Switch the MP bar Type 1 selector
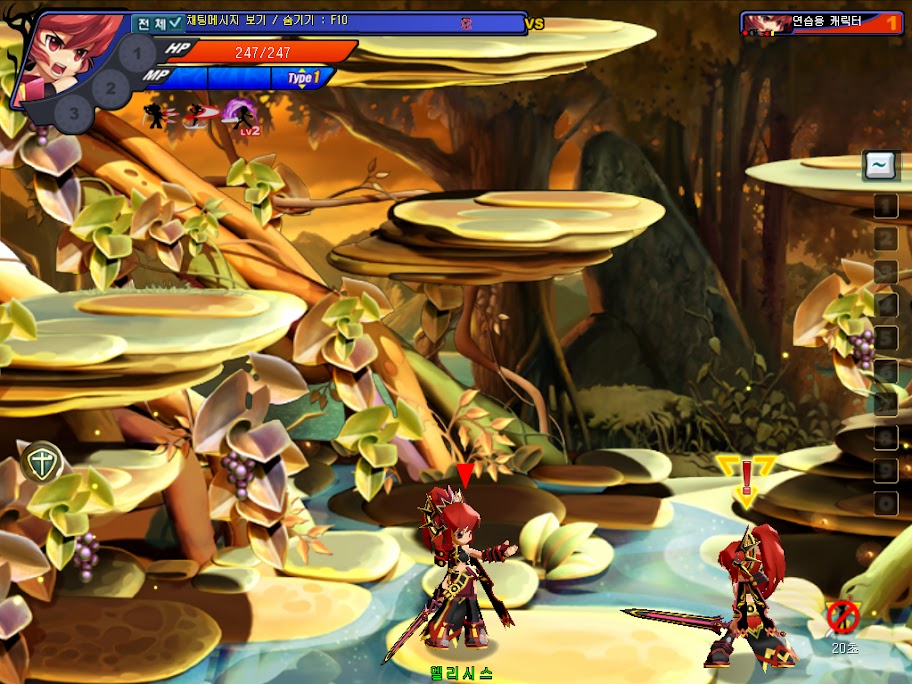The width and height of the screenshot is (912, 684). (x=304, y=77)
